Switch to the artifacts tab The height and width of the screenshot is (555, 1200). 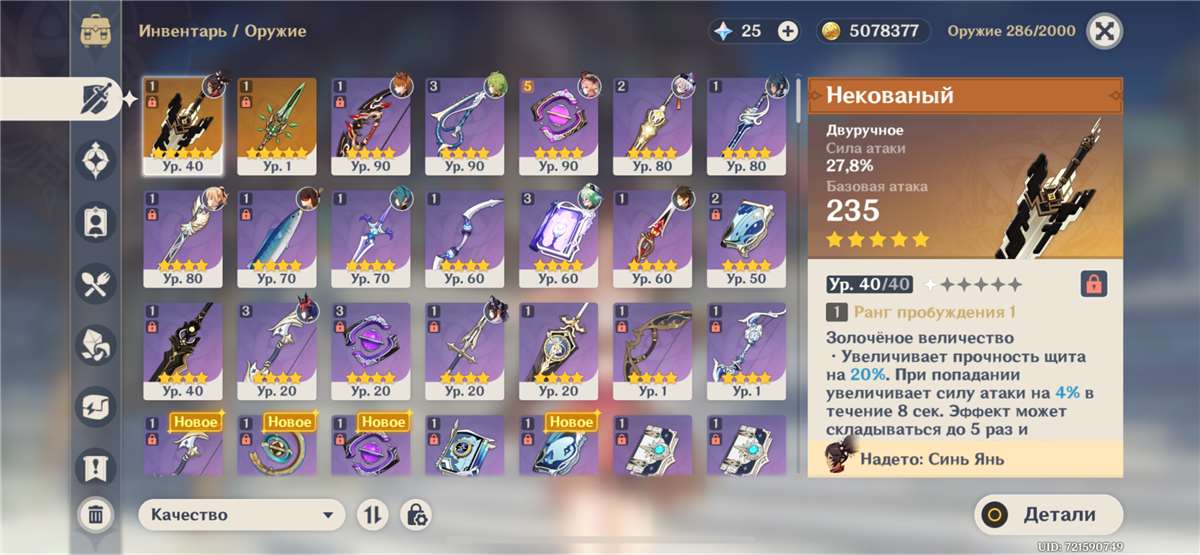click(x=96, y=160)
